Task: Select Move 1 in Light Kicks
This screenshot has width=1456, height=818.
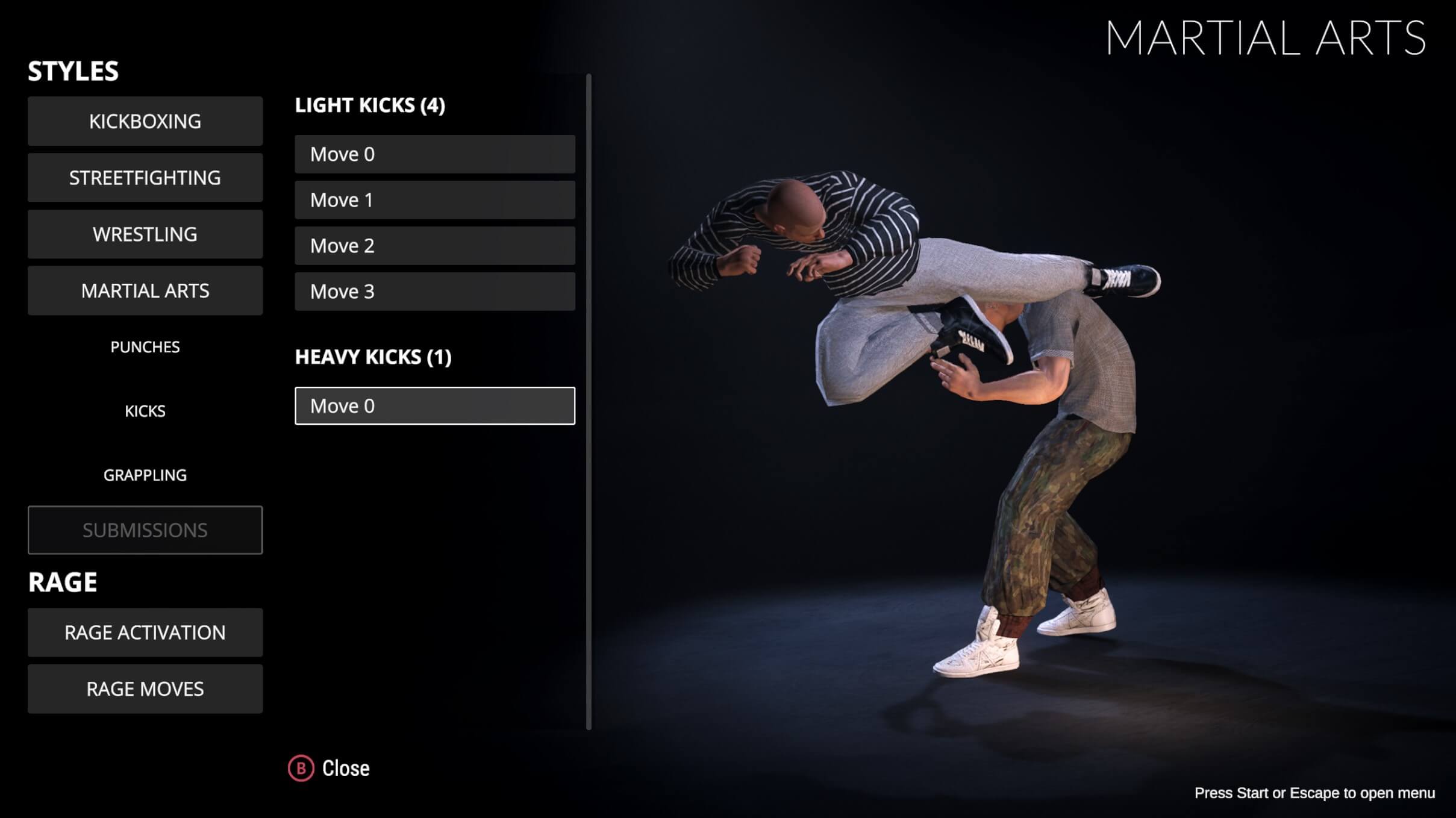Action: 434,200
